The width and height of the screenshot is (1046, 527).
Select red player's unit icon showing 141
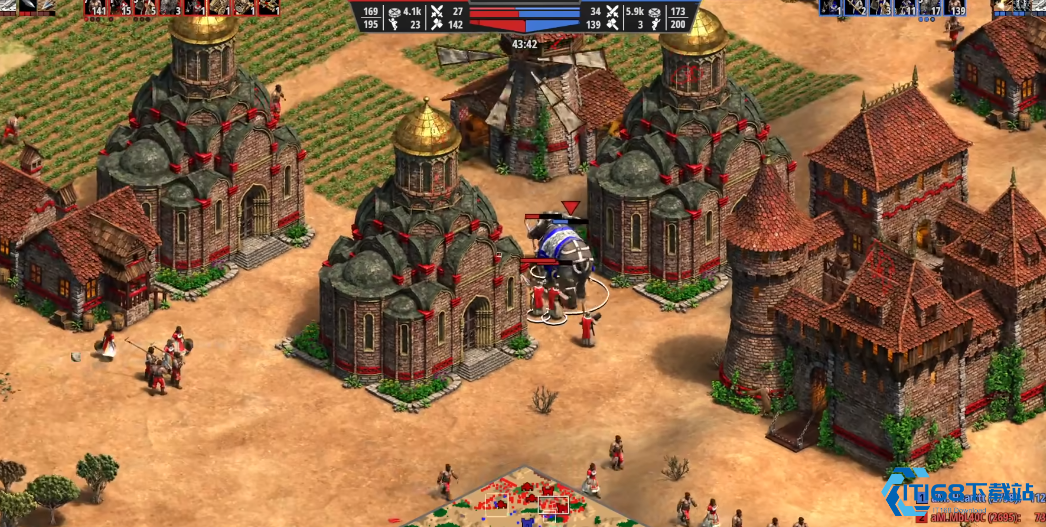97,8
